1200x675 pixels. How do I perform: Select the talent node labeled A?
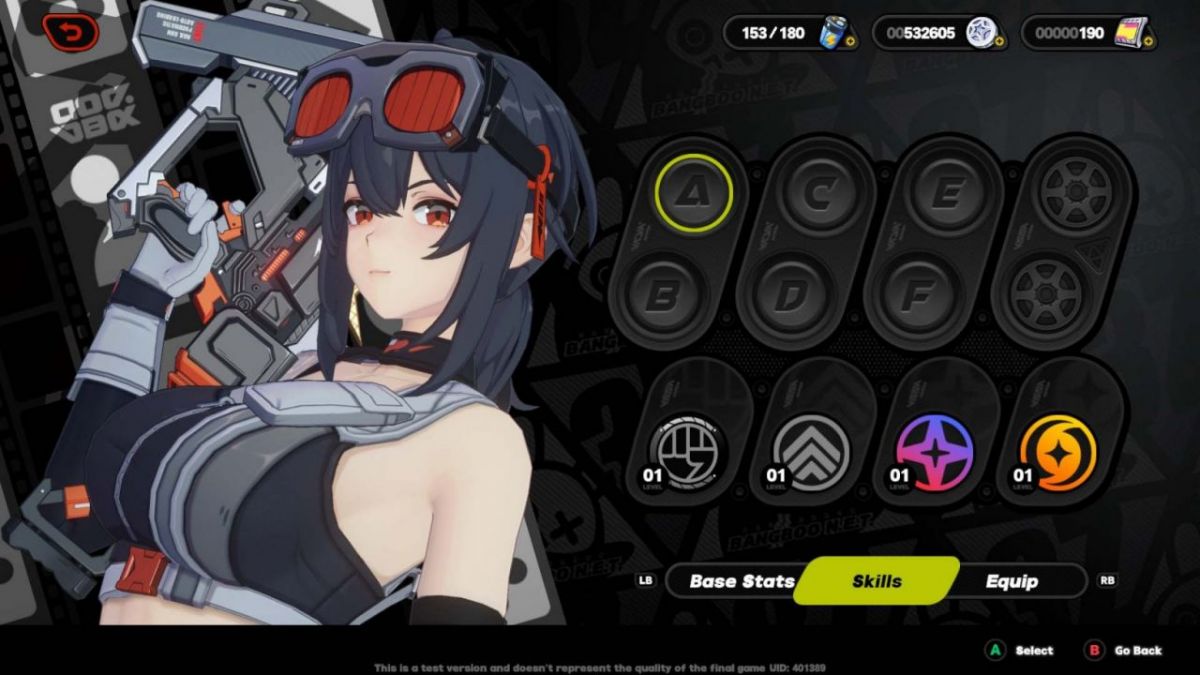tap(694, 192)
